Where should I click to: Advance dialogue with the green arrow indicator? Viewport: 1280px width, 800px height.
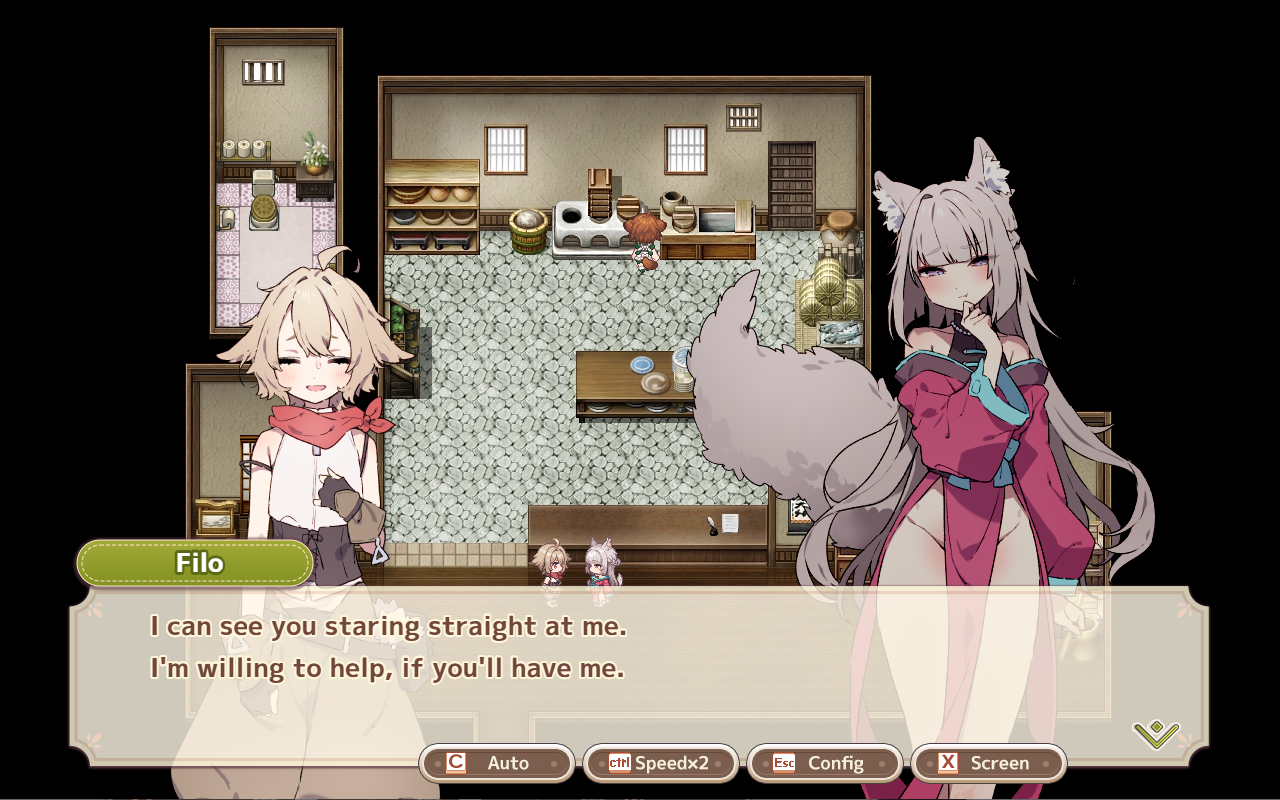point(1156,734)
